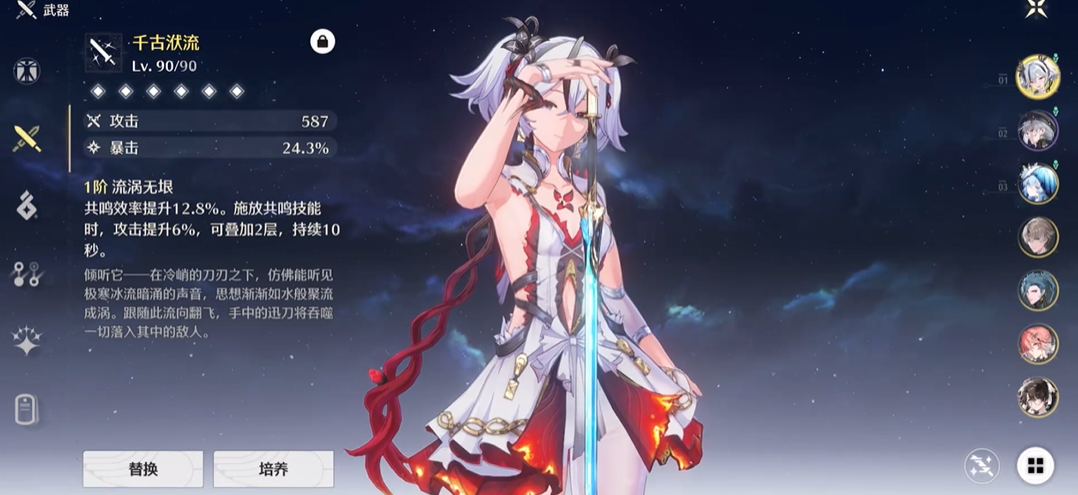Screen dimensions: 1078x495
Task: Open the four-square grid character list button
Action: [1035, 465]
